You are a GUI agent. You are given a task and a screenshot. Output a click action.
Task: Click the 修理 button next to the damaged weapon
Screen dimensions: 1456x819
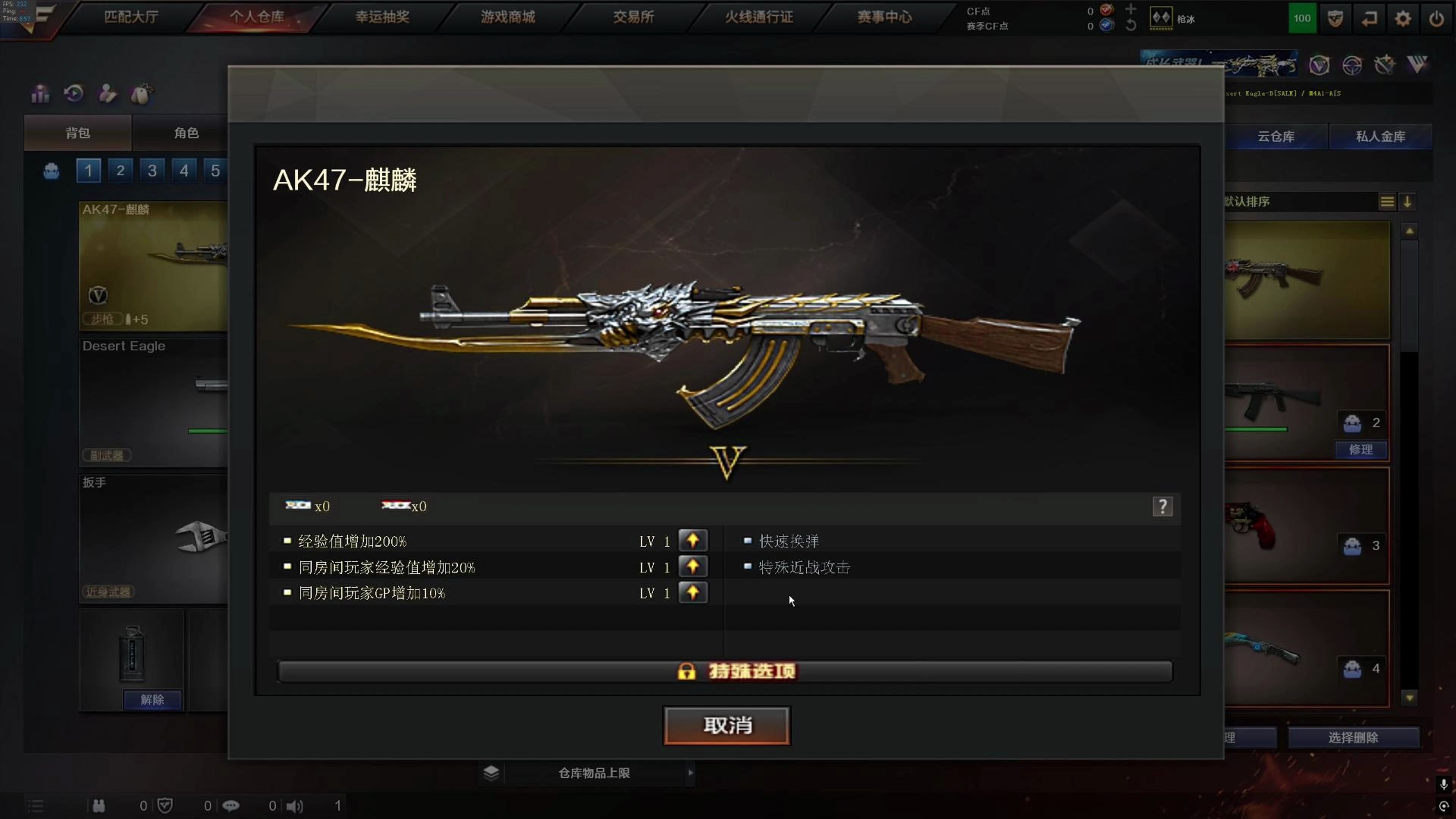1361,450
